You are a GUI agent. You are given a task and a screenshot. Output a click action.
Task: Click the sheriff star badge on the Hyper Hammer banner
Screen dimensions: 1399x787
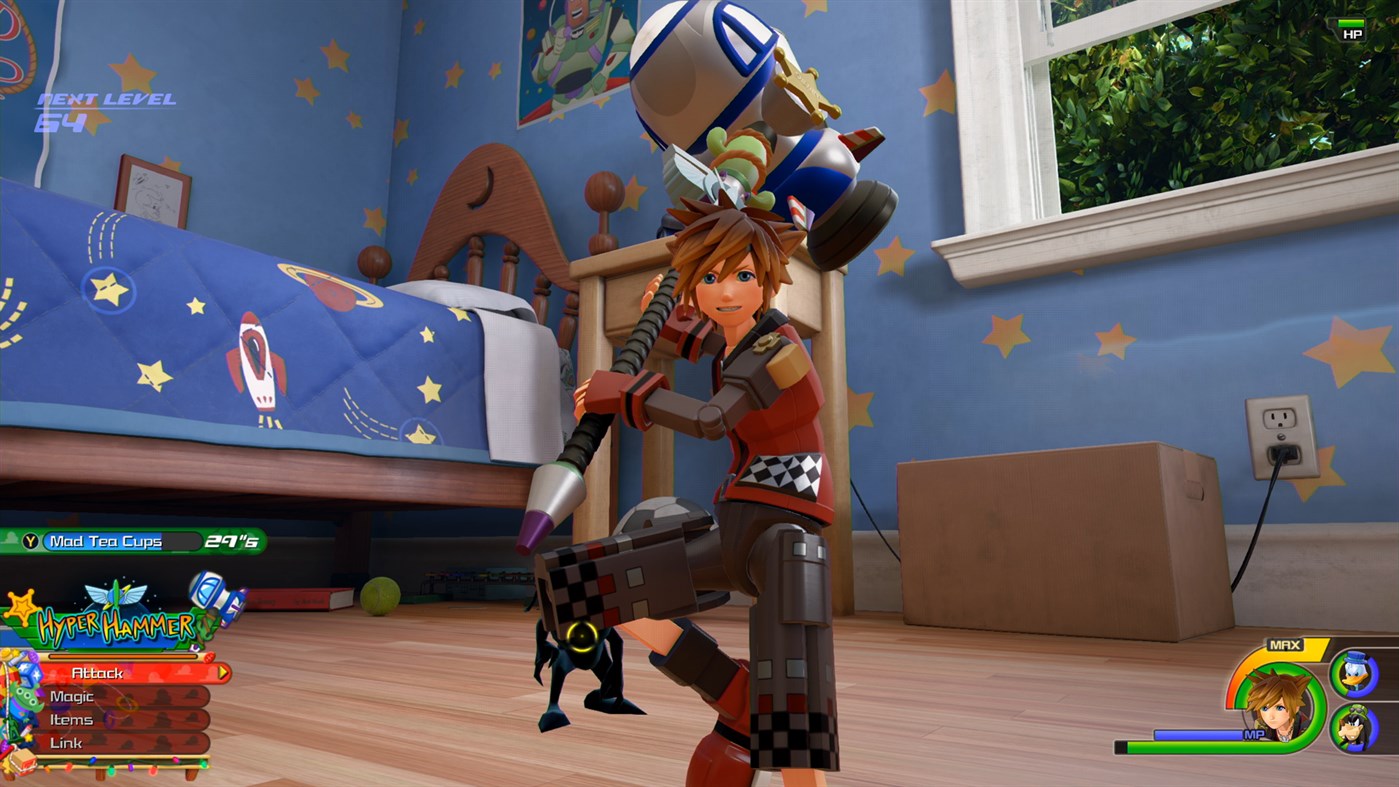click(21, 608)
